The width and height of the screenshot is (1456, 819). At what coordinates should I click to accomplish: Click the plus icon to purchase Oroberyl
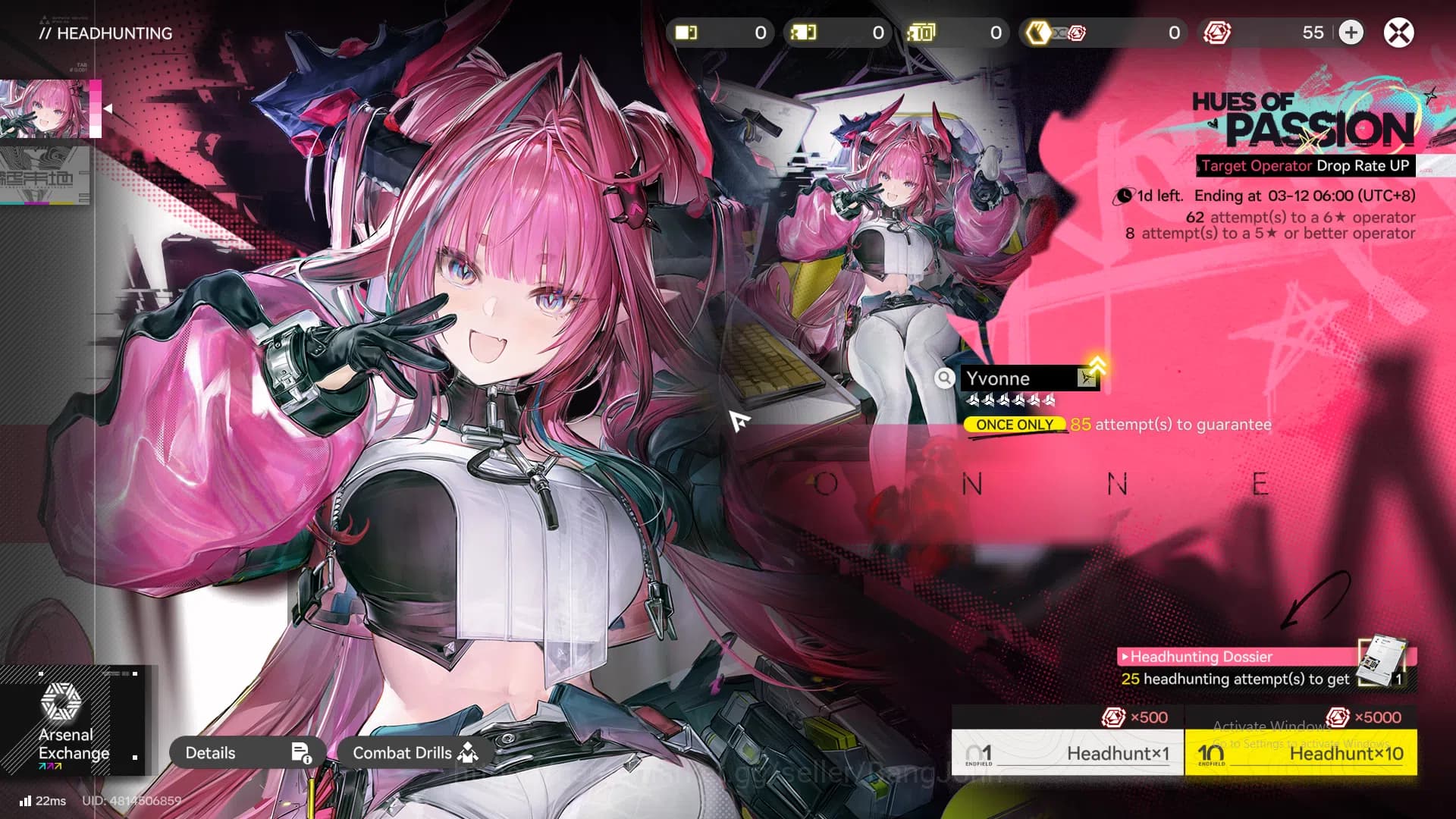point(1351,33)
